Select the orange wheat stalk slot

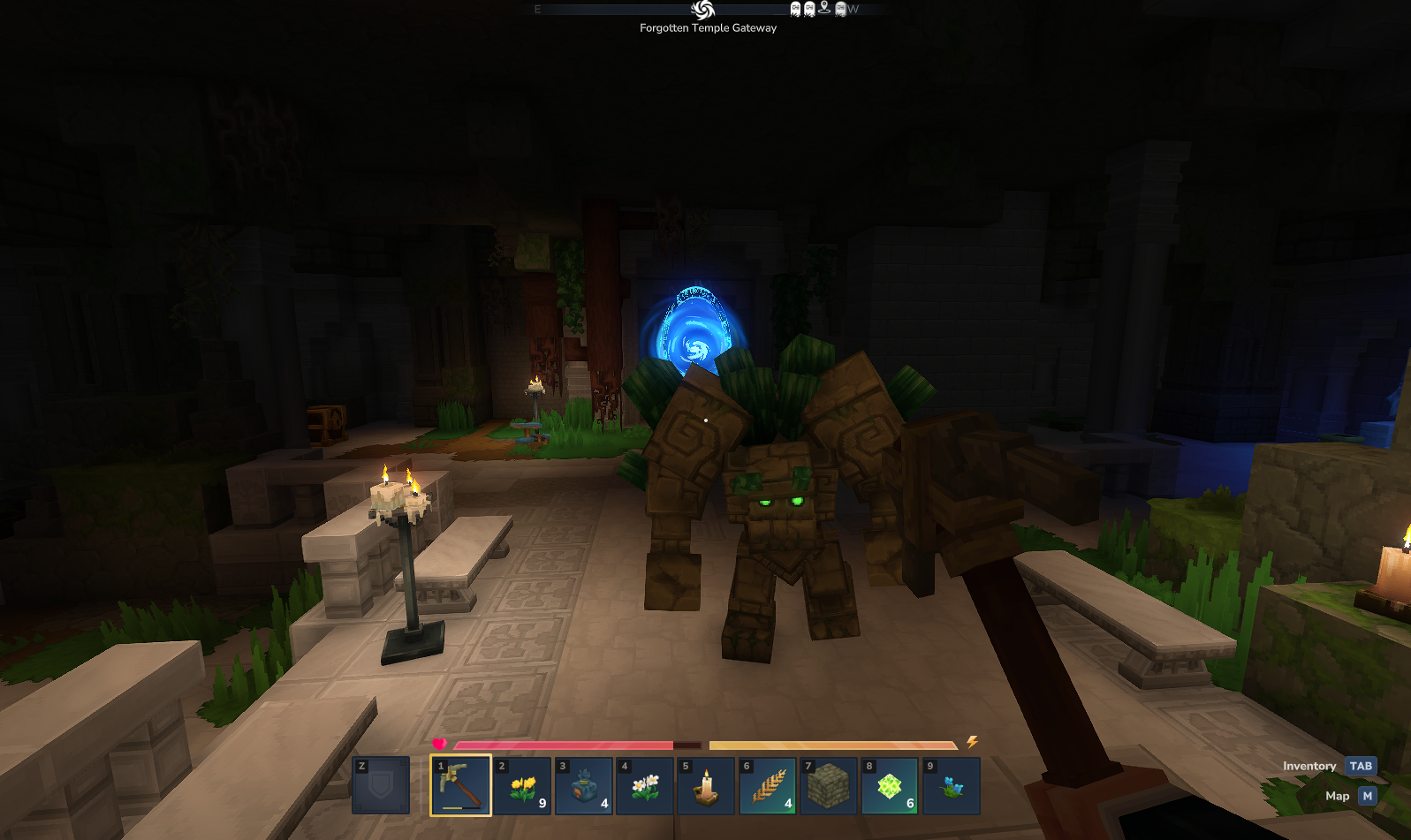pyautogui.click(x=767, y=785)
